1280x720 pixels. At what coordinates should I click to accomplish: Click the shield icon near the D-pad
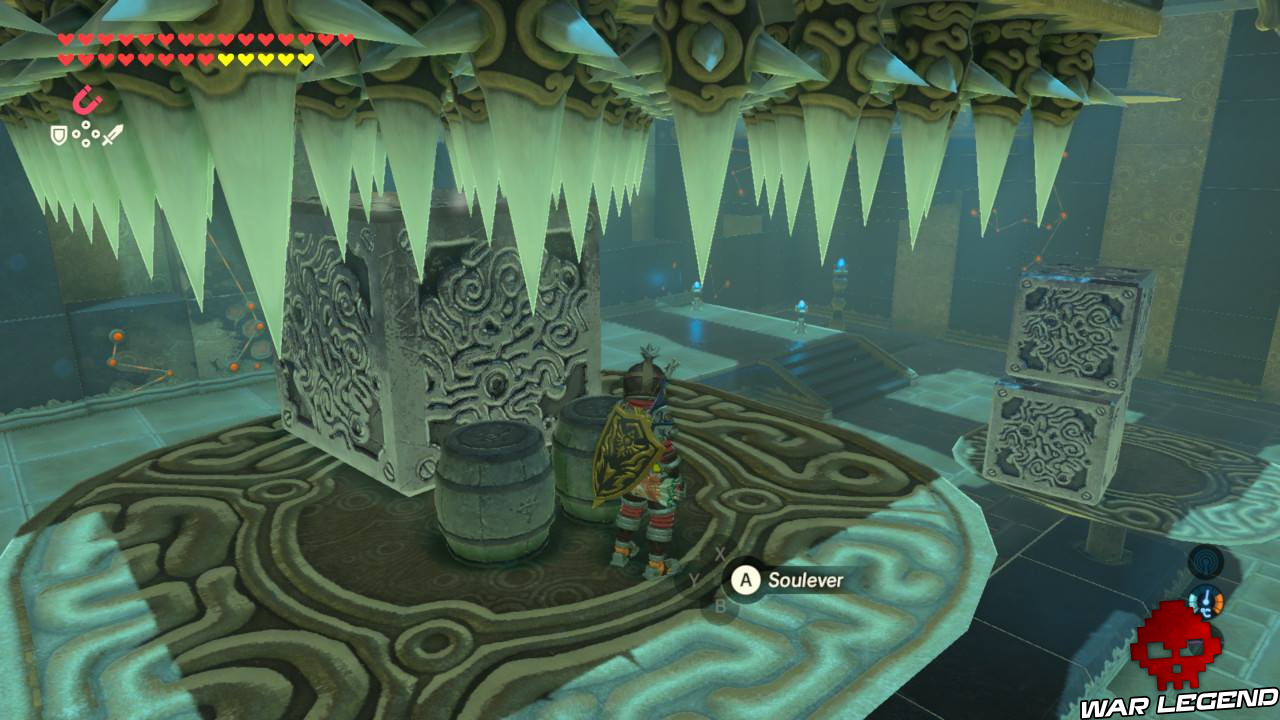(x=58, y=132)
